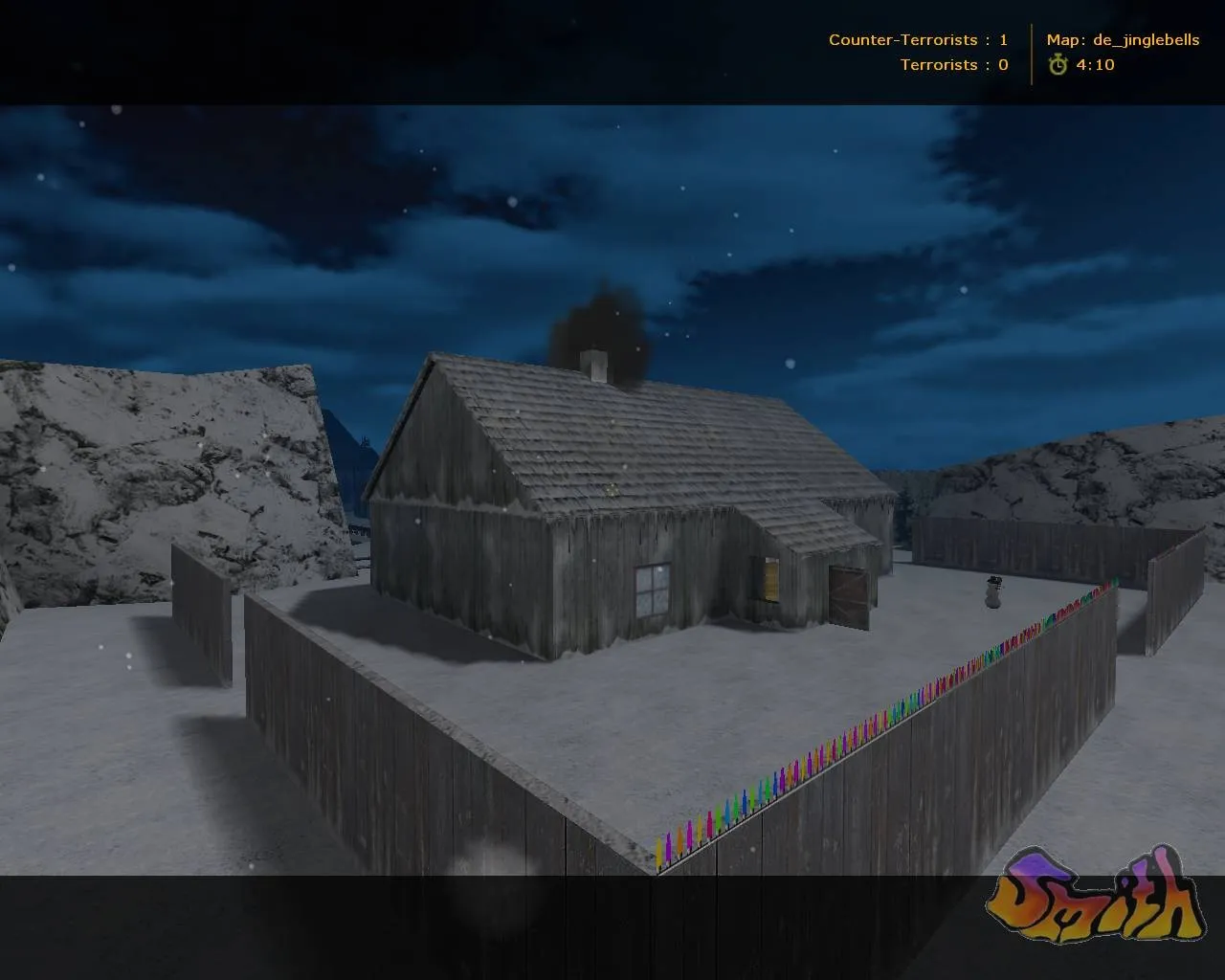Expand the Map: de_jinglebells label
This screenshot has width=1225, height=980.
pyautogui.click(x=1125, y=40)
